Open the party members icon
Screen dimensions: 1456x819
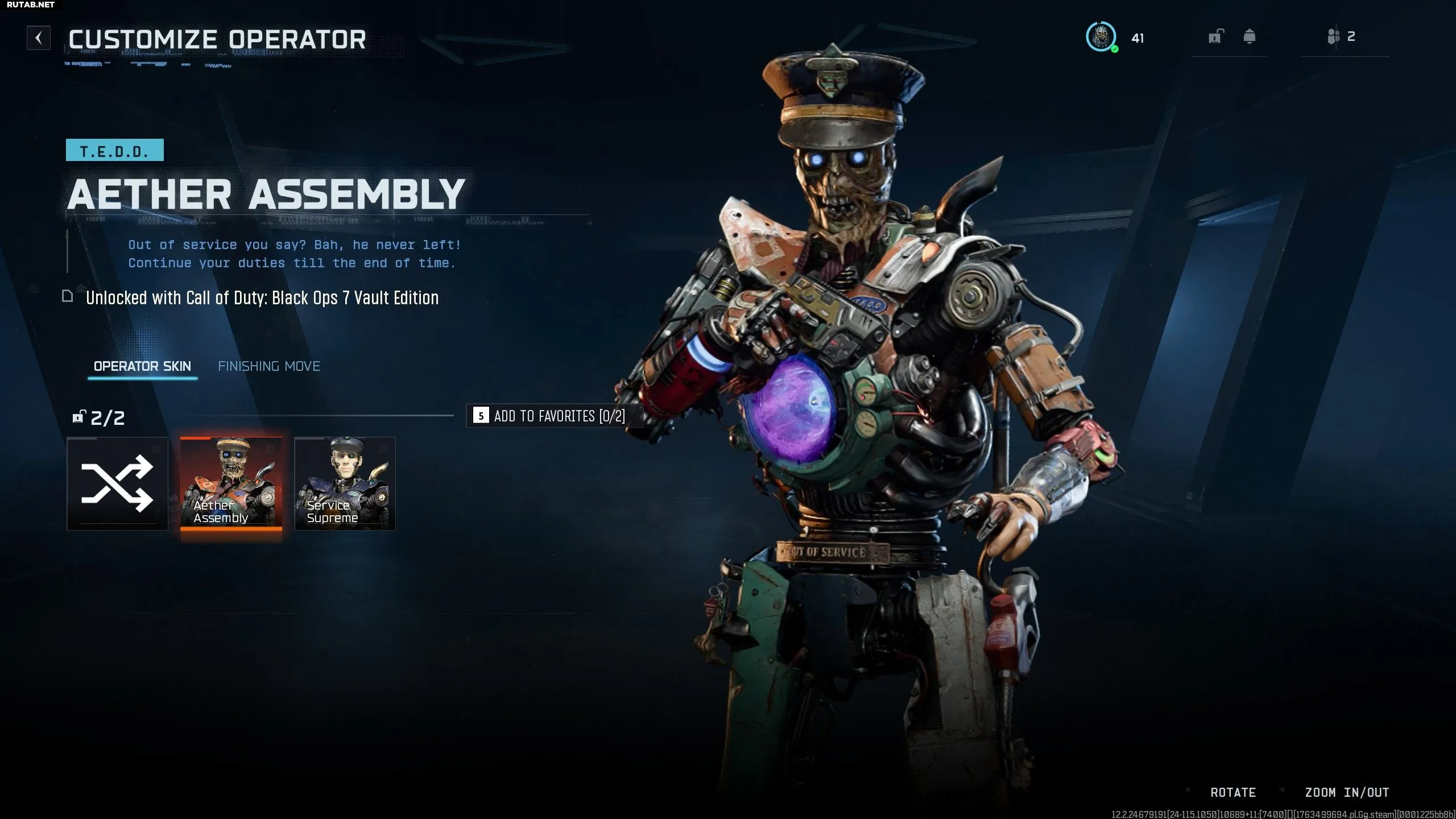click(x=1334, y=38)
